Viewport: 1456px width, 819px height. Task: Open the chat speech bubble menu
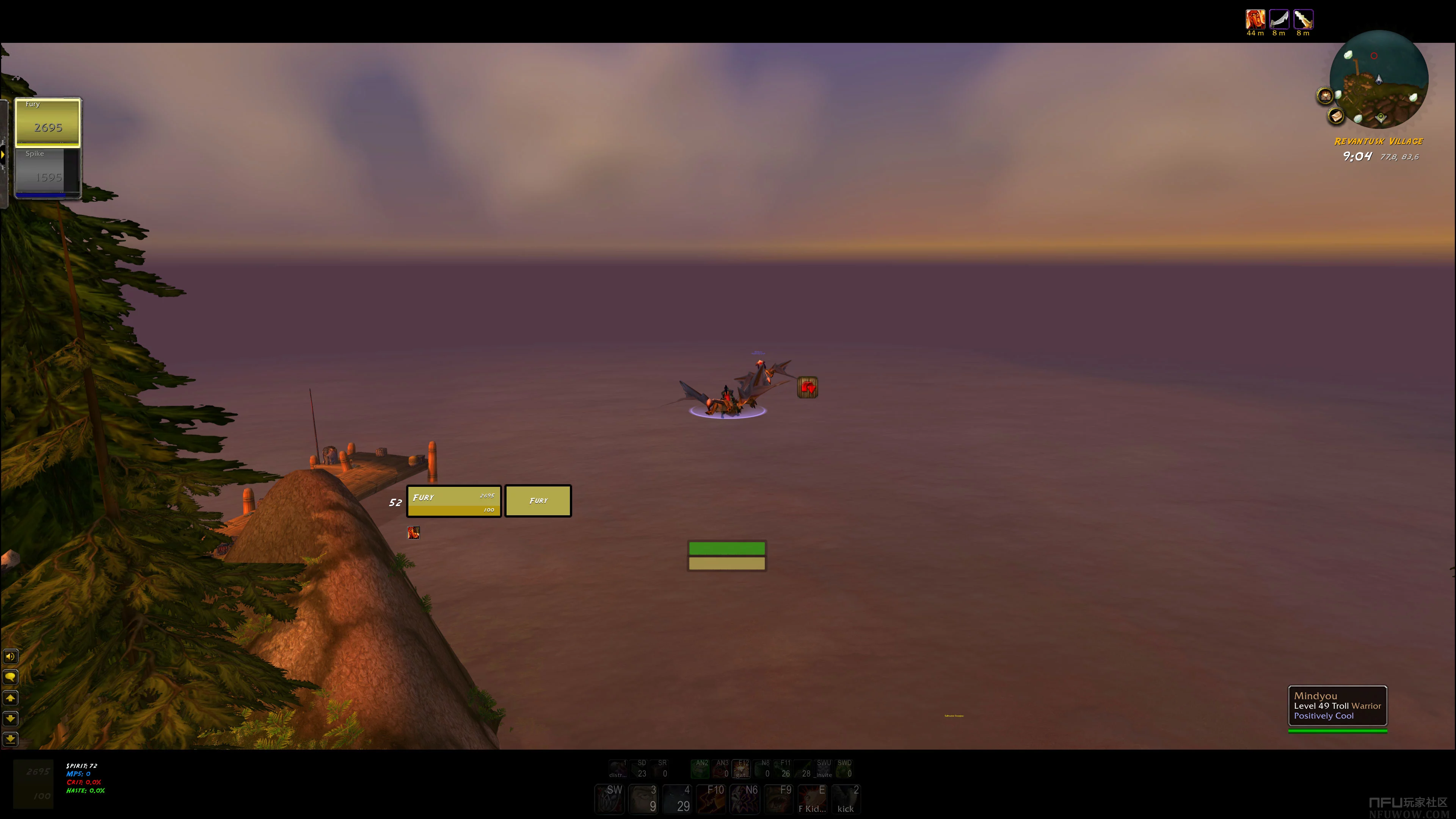coord(10,677)
